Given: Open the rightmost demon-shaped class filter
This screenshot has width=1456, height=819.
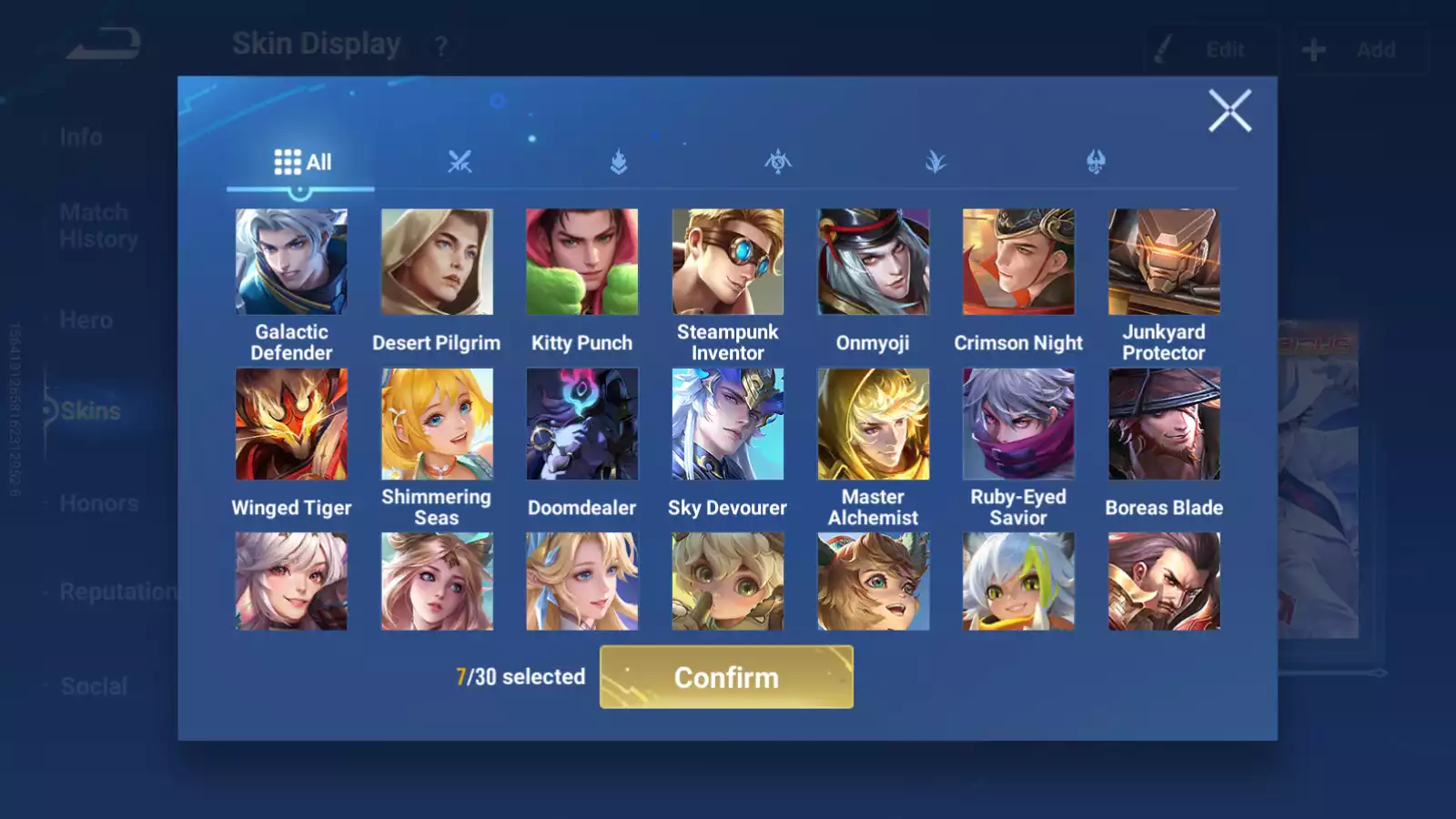Looking at the screenshot, I should tap(1096, 162).
